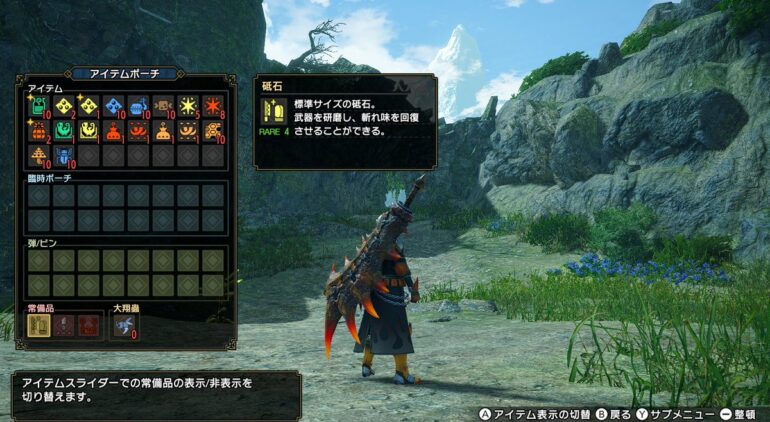Select the orange mushroom item
Image resolution: width=770 pixels, height=422 pixels.
click(x=39, y=156)
